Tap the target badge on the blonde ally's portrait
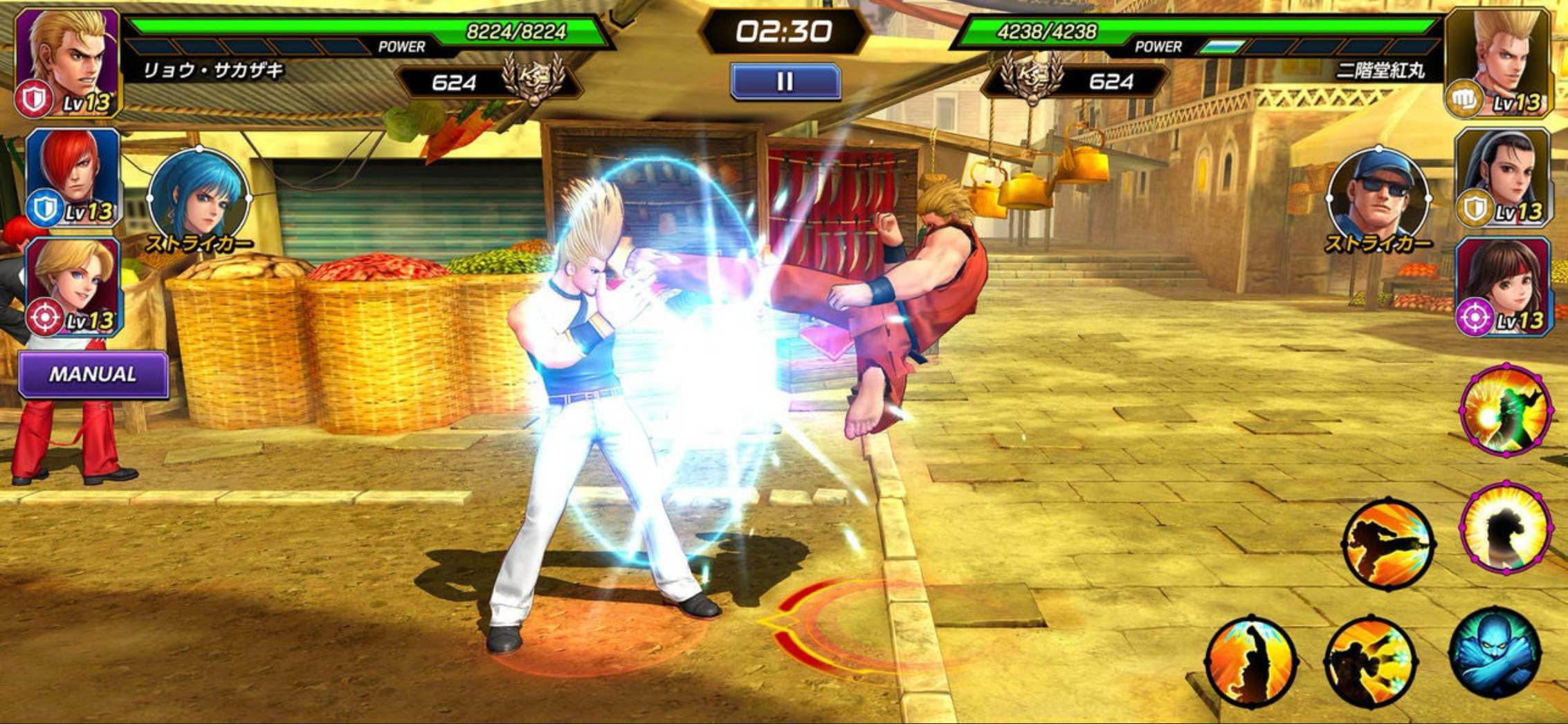The image size is (1568, 724). 44,318
